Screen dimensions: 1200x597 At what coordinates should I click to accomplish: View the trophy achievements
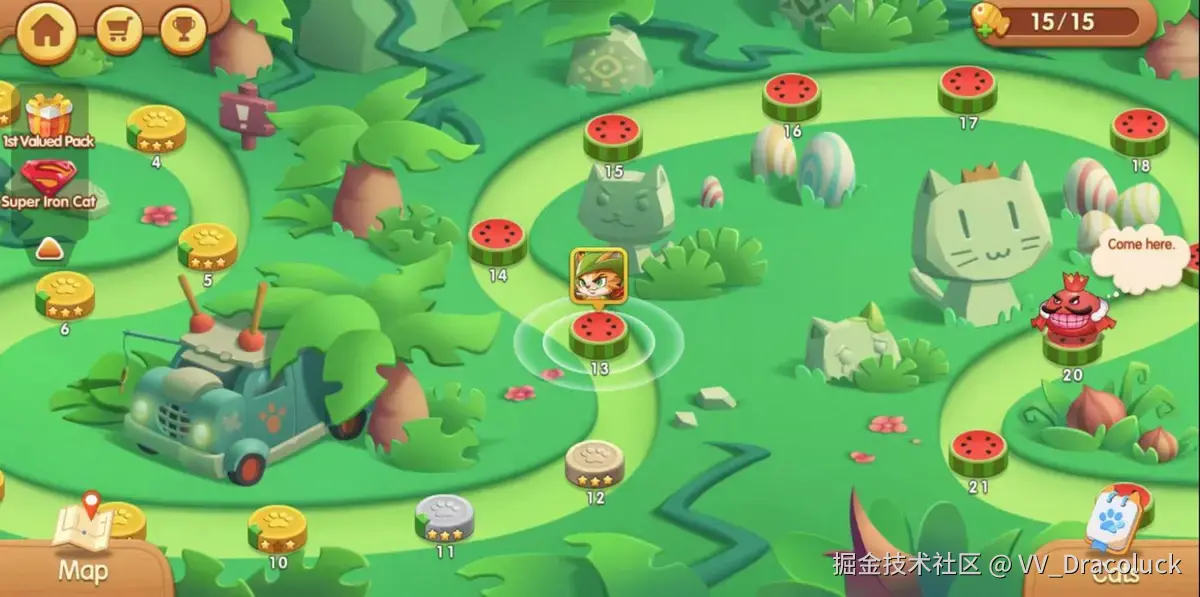pos(182,31)
